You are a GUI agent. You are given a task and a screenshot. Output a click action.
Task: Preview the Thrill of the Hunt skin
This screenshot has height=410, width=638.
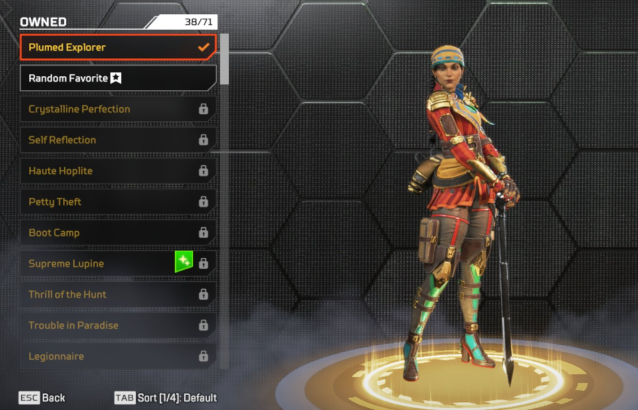coord(118,295)
